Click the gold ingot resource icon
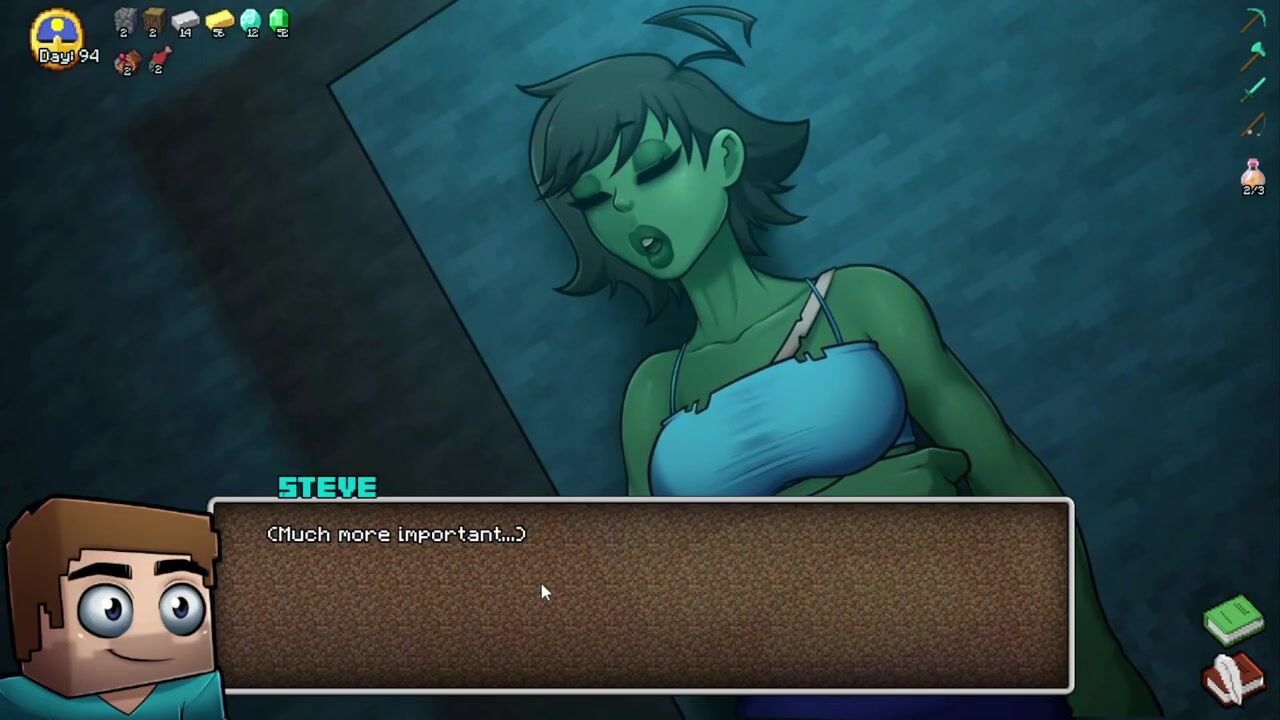Viewport: 1280px width, 720px height. coord(219,20)
